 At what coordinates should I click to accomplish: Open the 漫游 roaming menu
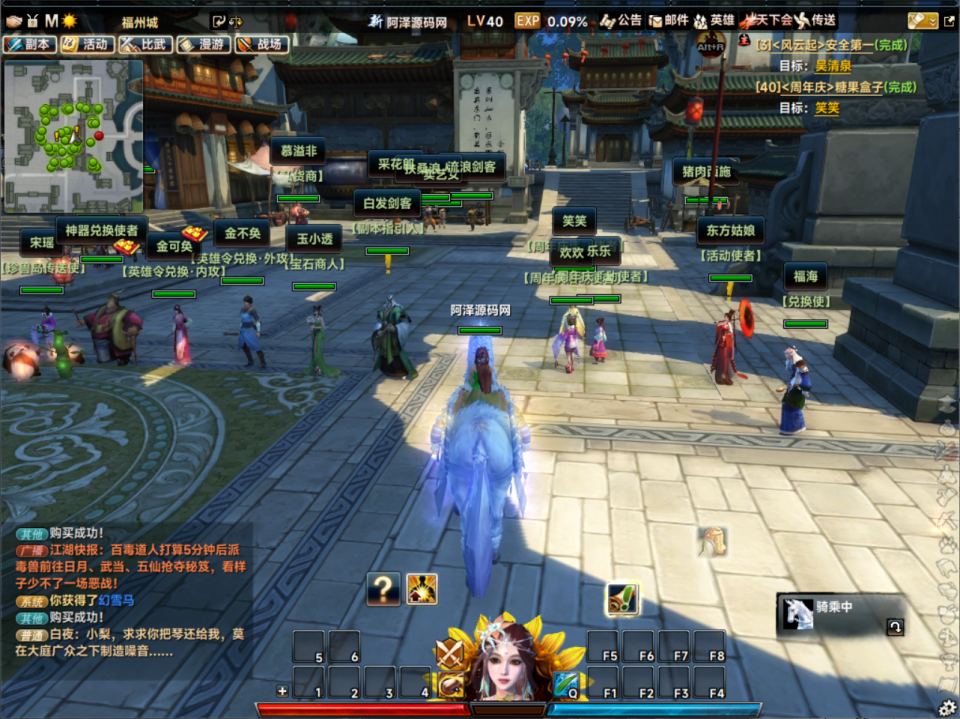point(201,44)
